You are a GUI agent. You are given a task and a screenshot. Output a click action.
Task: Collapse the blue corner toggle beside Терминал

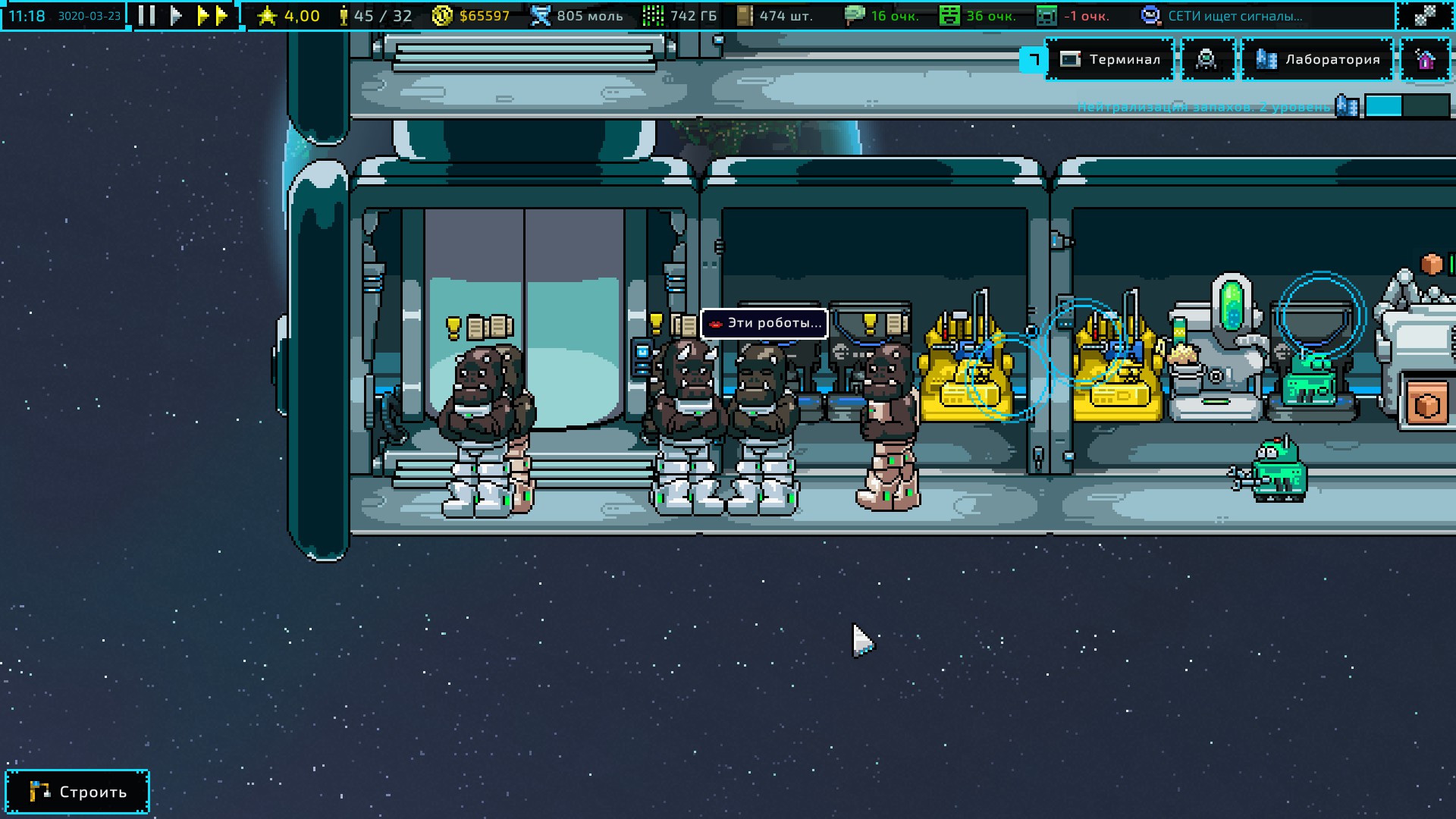pos(1033,59)
